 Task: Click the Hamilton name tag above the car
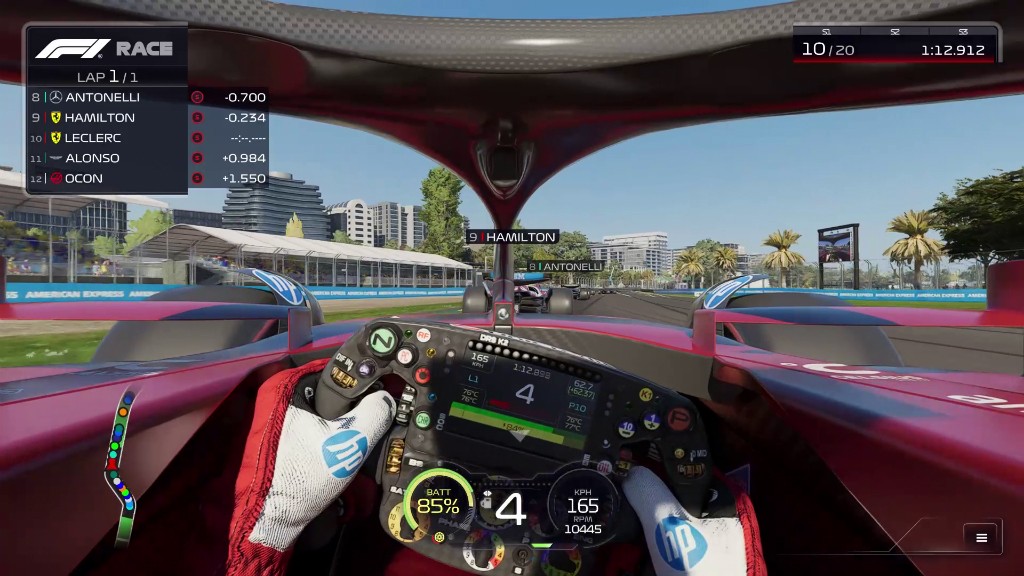click(512, 237)
